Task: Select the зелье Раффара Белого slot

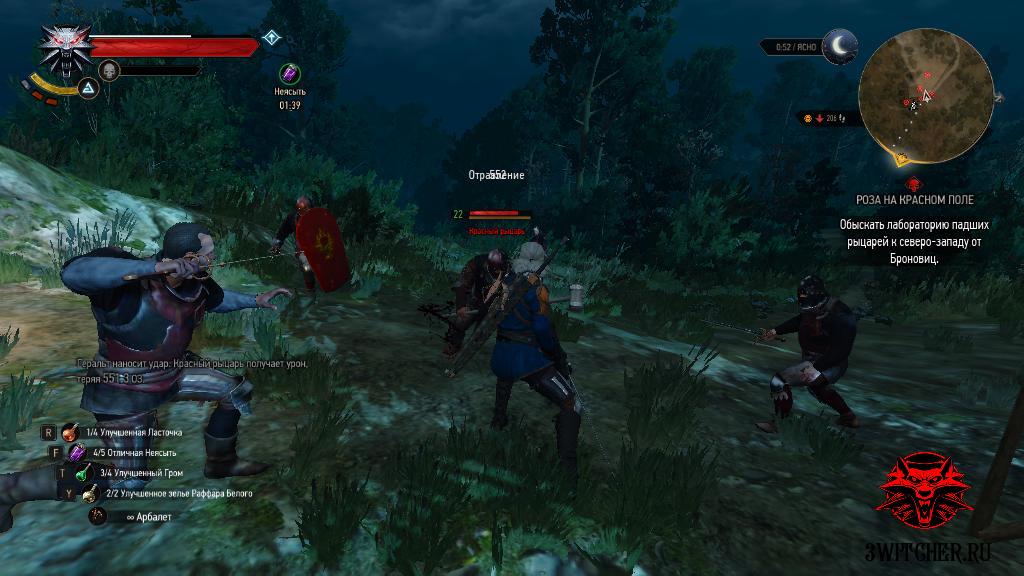Action: 90,493
